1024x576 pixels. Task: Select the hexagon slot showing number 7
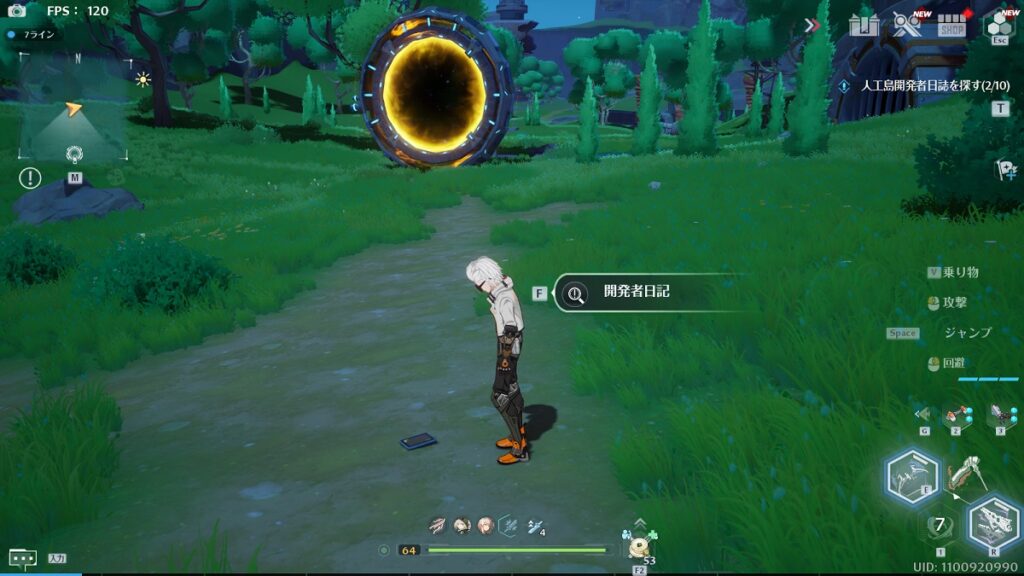939,526
